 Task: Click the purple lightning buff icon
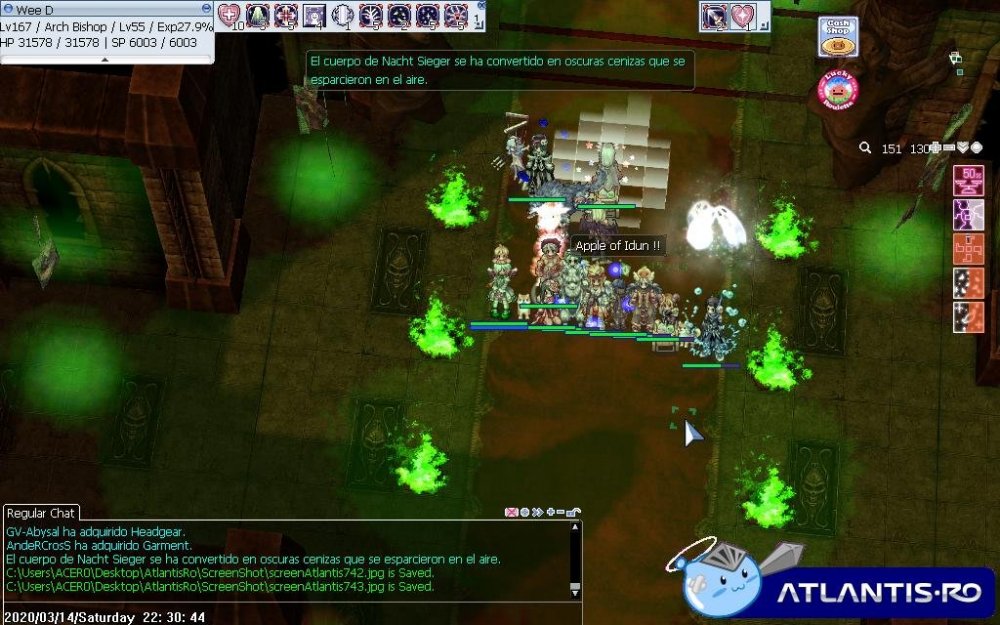pyautogui.click(x=968, y=213)
